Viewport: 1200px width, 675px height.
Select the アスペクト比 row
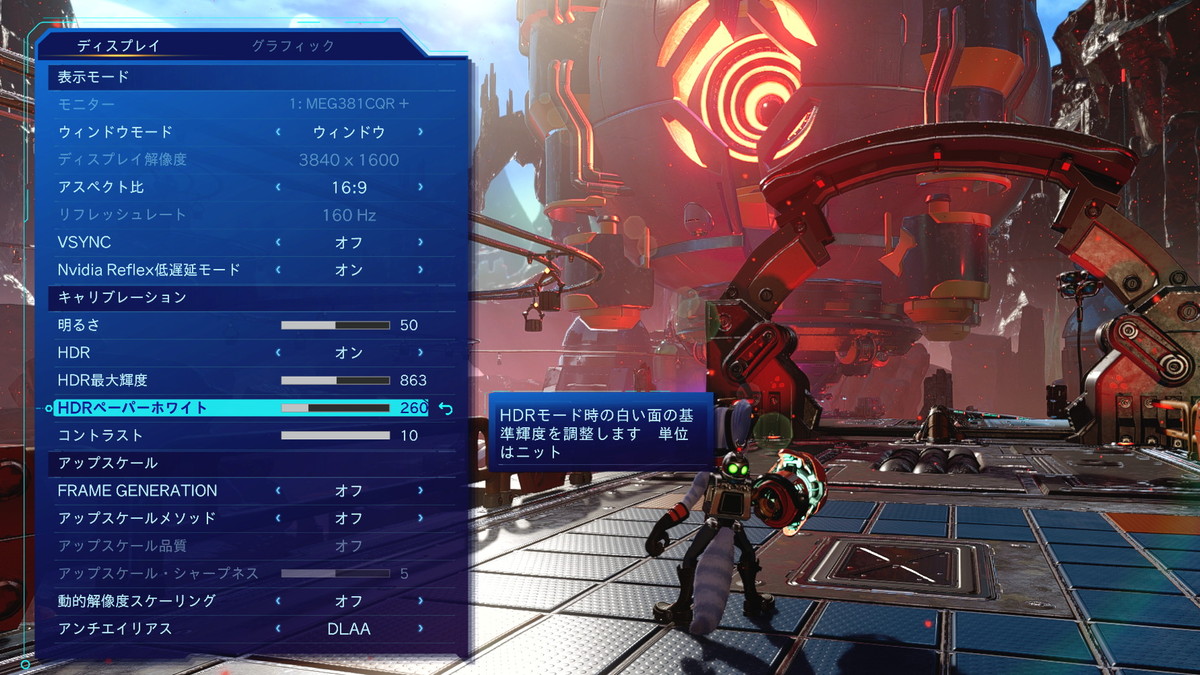tap(150, 187)
